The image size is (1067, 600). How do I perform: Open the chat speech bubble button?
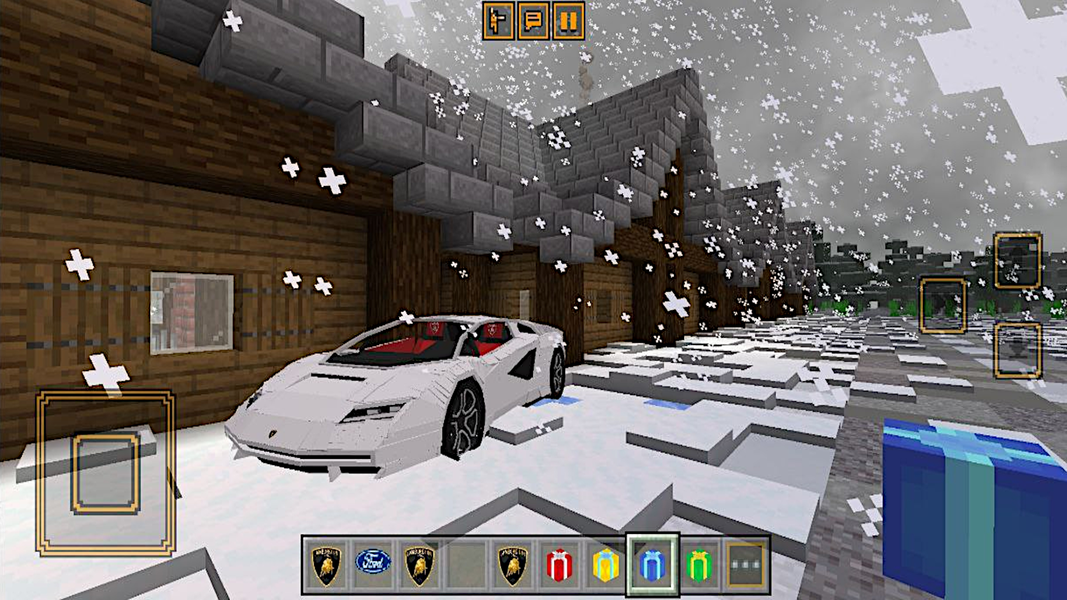[x=533, y=20]
